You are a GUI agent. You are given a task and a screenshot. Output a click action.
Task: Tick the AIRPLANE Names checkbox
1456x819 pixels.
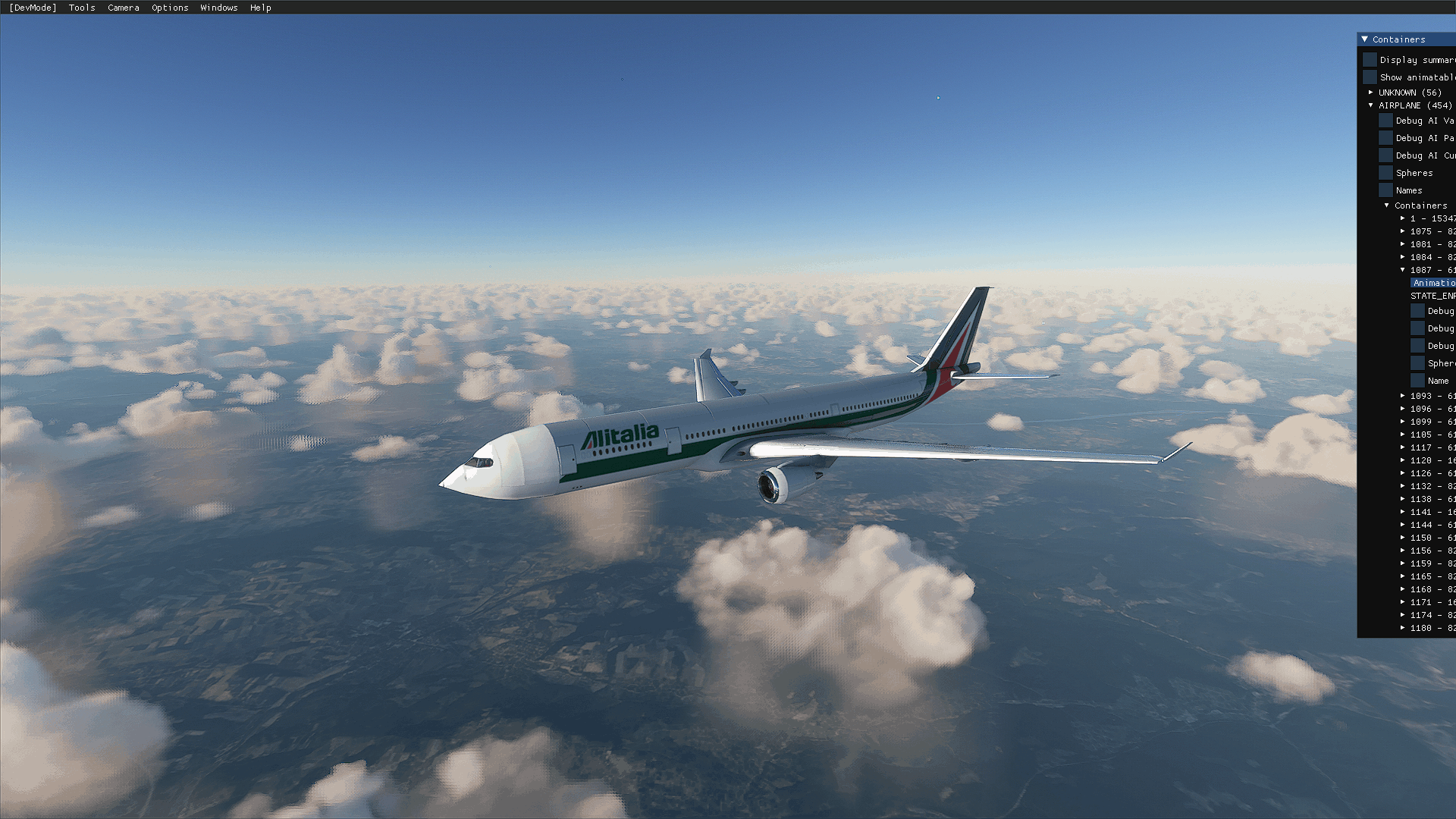(x=1385, y=190)
